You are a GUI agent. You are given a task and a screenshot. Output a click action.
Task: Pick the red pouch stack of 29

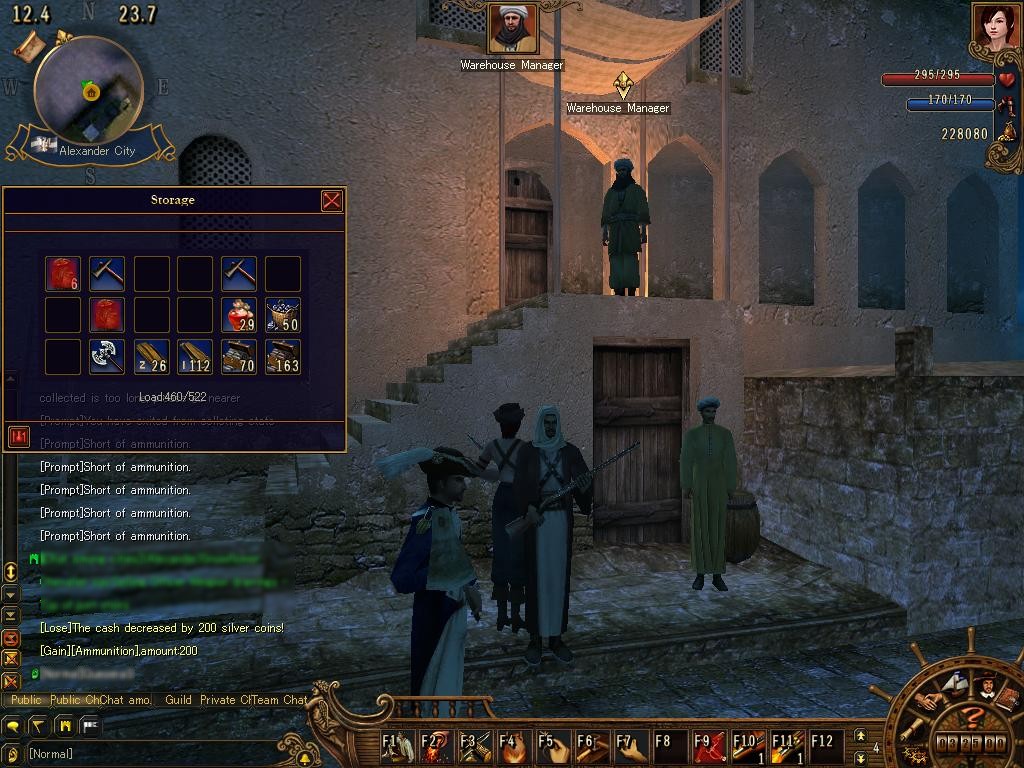click(239, 315)
